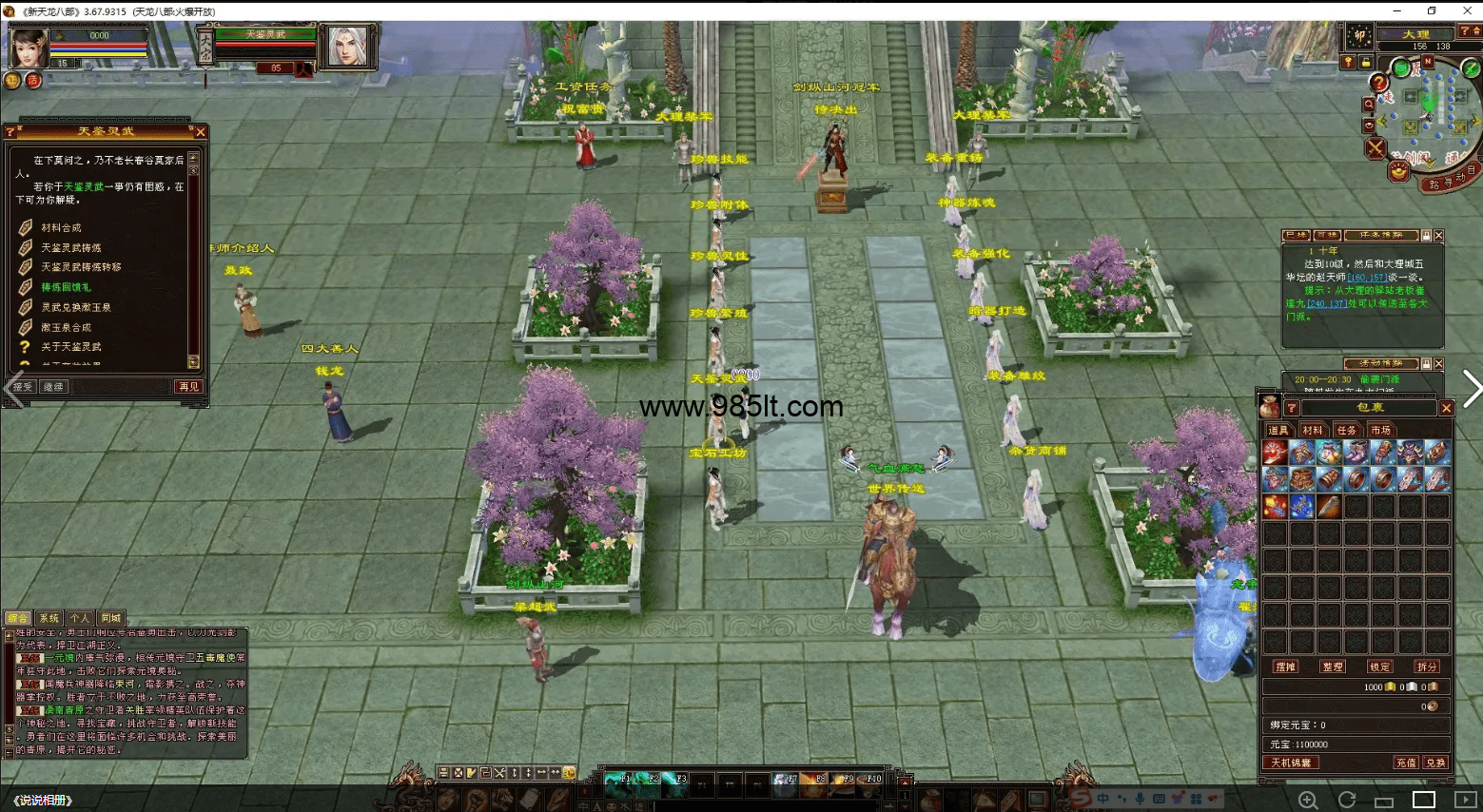
Task: Close the 包裹 inventory window
Action: (x=1446, y=408)
